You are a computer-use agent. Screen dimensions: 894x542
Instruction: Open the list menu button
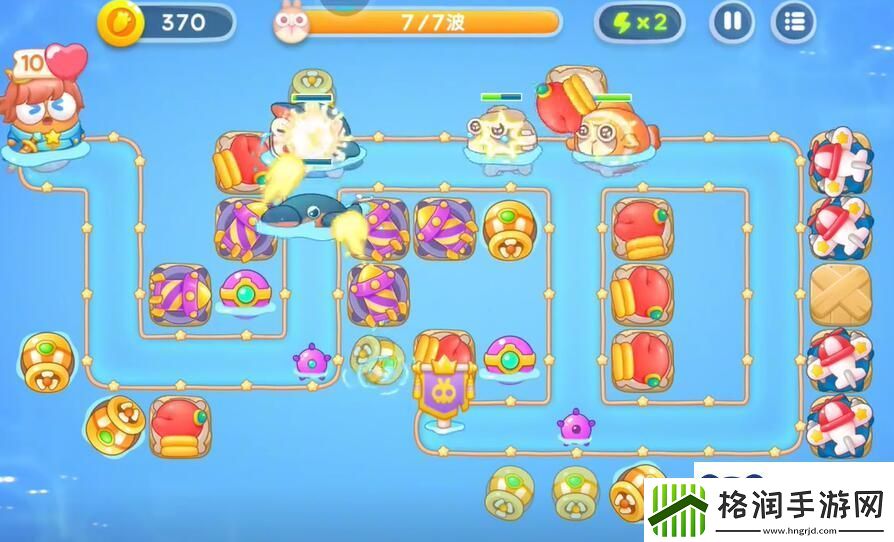794,22
